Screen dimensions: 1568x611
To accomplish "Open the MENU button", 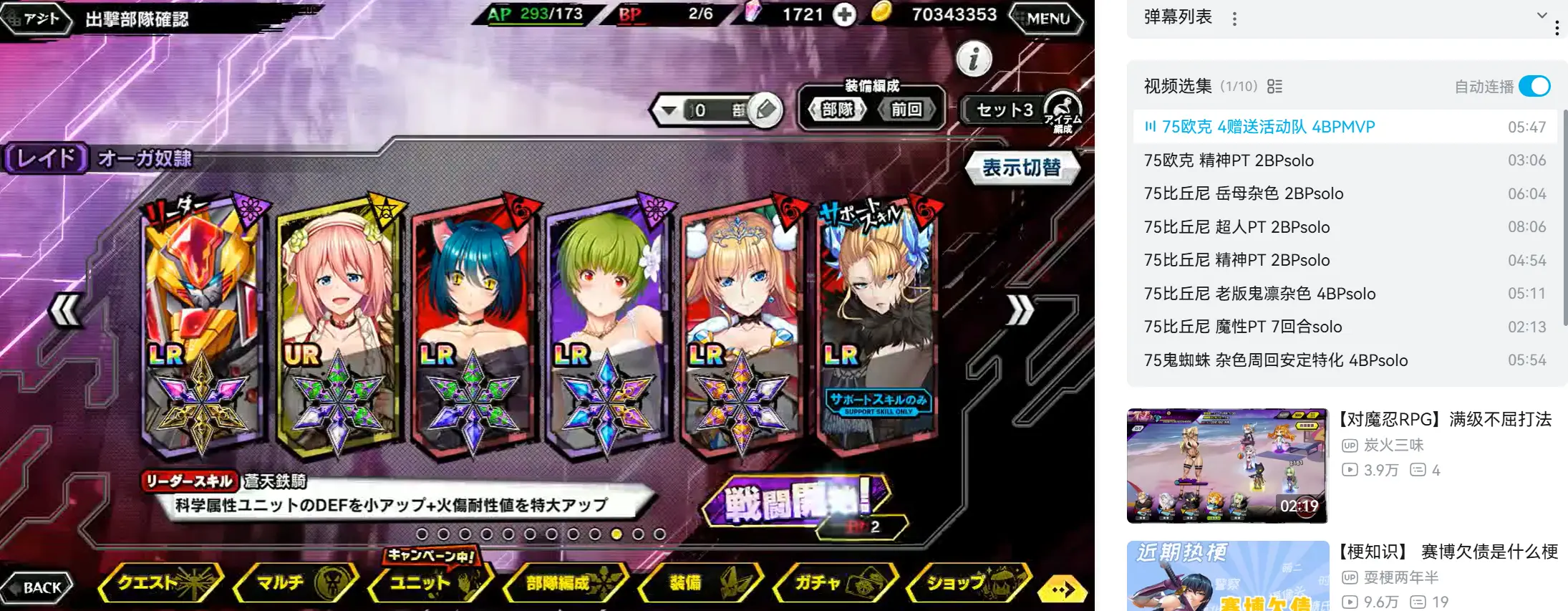I will point(1047,18).
